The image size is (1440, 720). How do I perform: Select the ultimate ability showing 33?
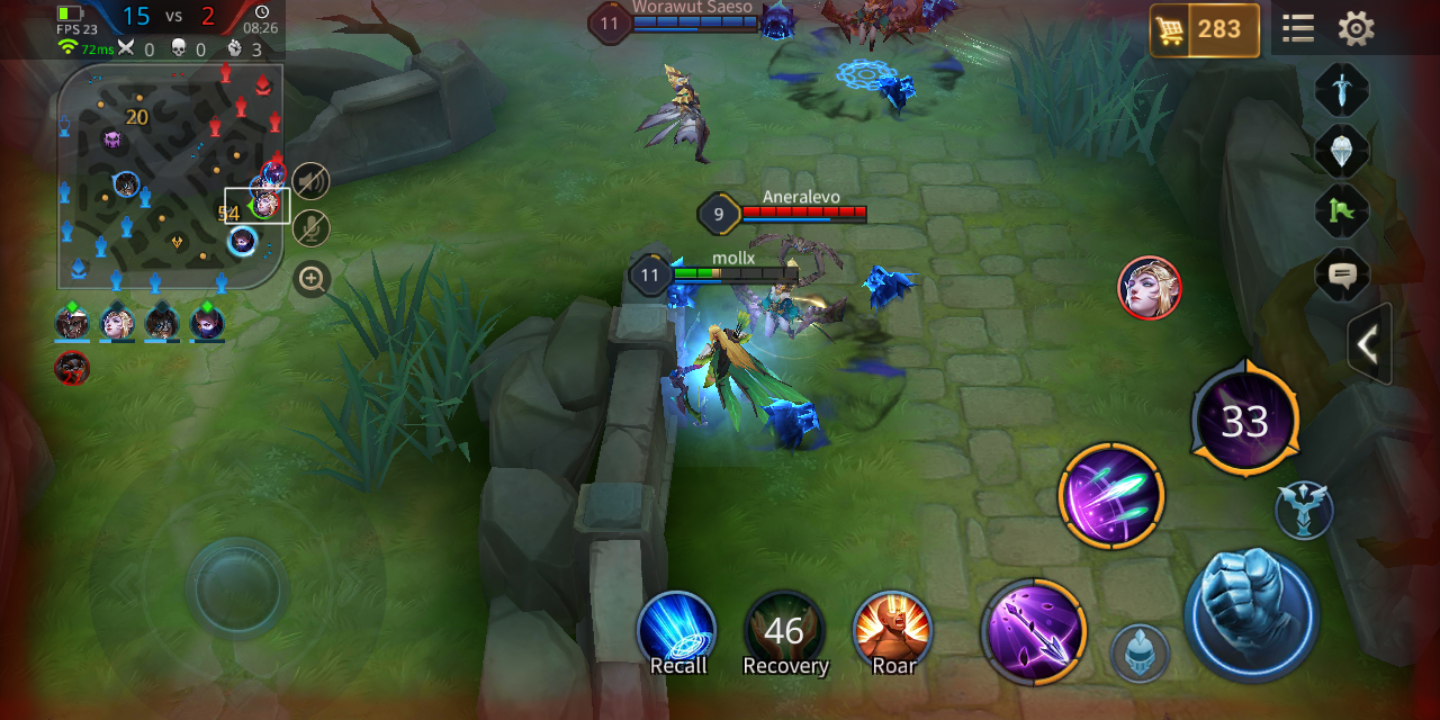click(1245, 422)
